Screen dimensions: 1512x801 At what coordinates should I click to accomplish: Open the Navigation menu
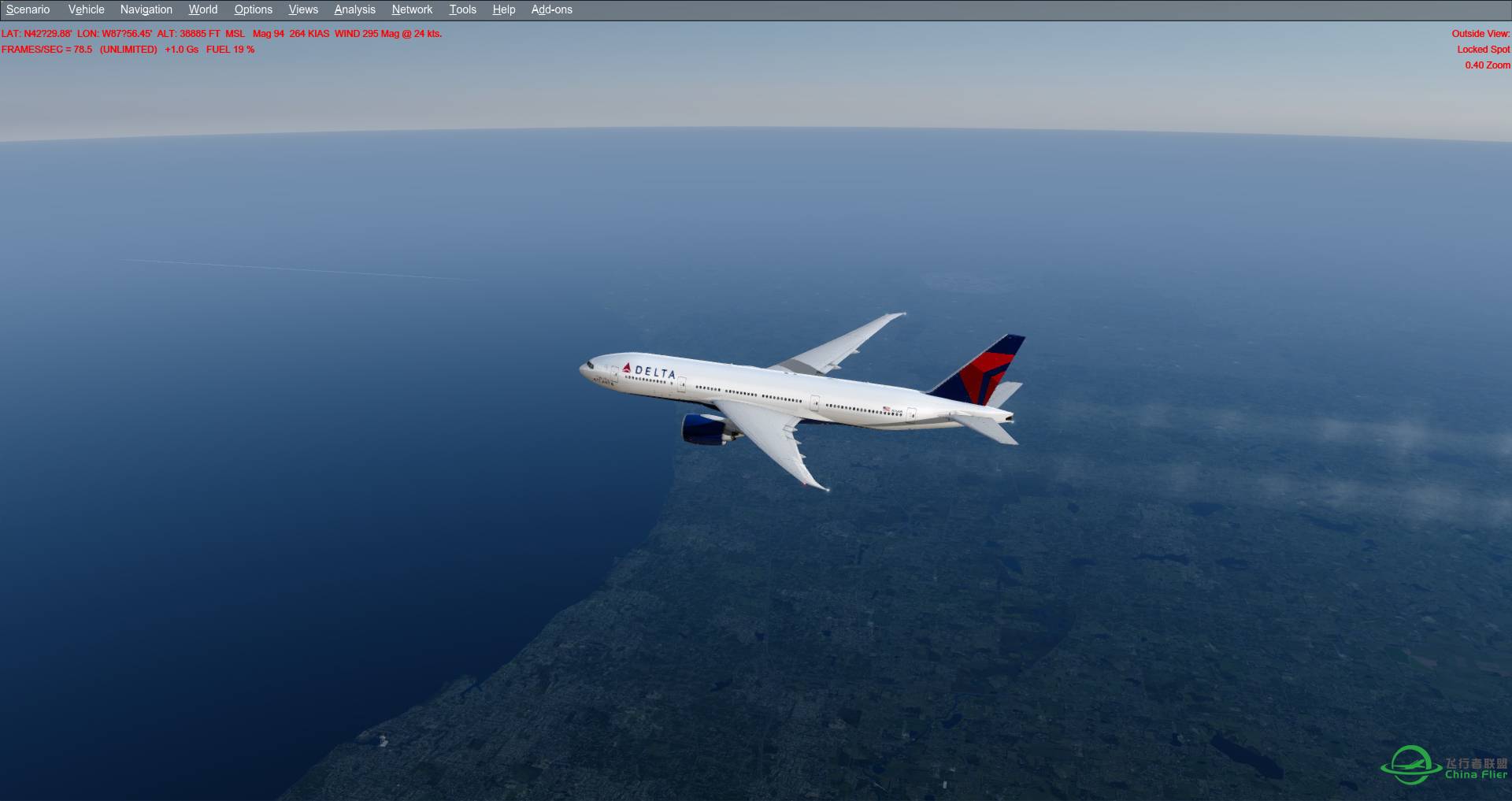click(x=145, y=9)
